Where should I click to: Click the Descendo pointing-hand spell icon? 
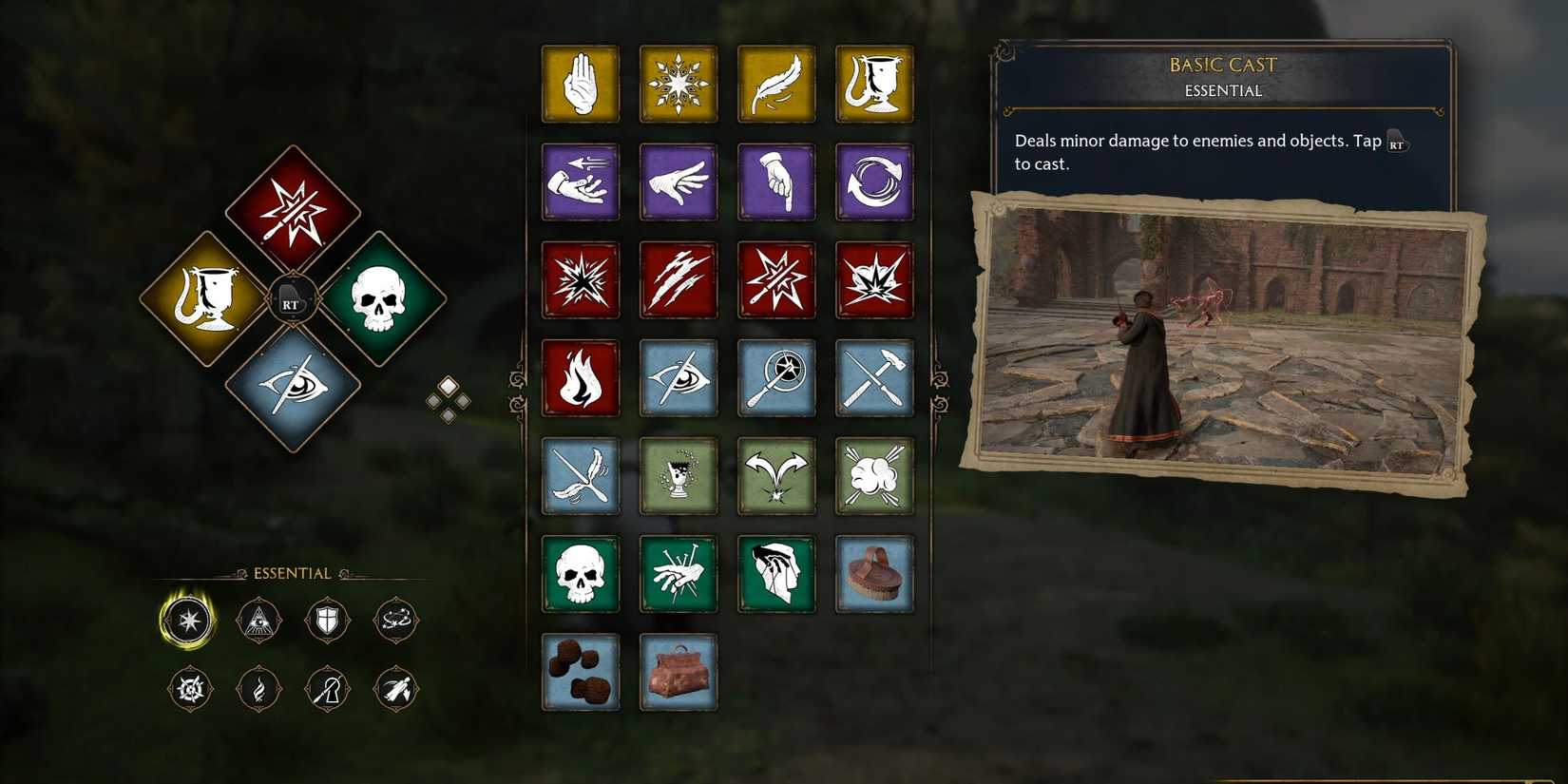pos(776,182)
